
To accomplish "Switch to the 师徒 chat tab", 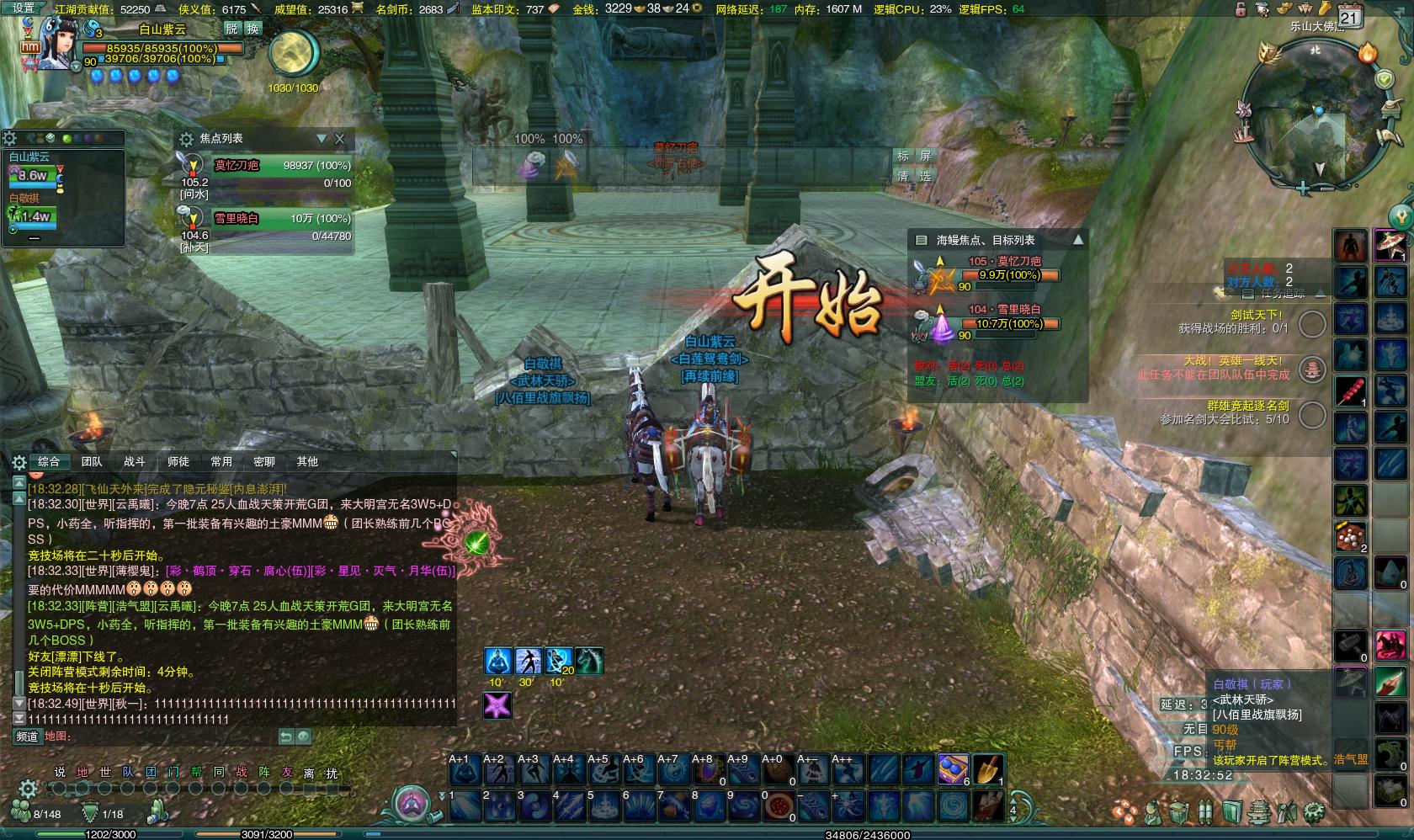I will 178,461.
